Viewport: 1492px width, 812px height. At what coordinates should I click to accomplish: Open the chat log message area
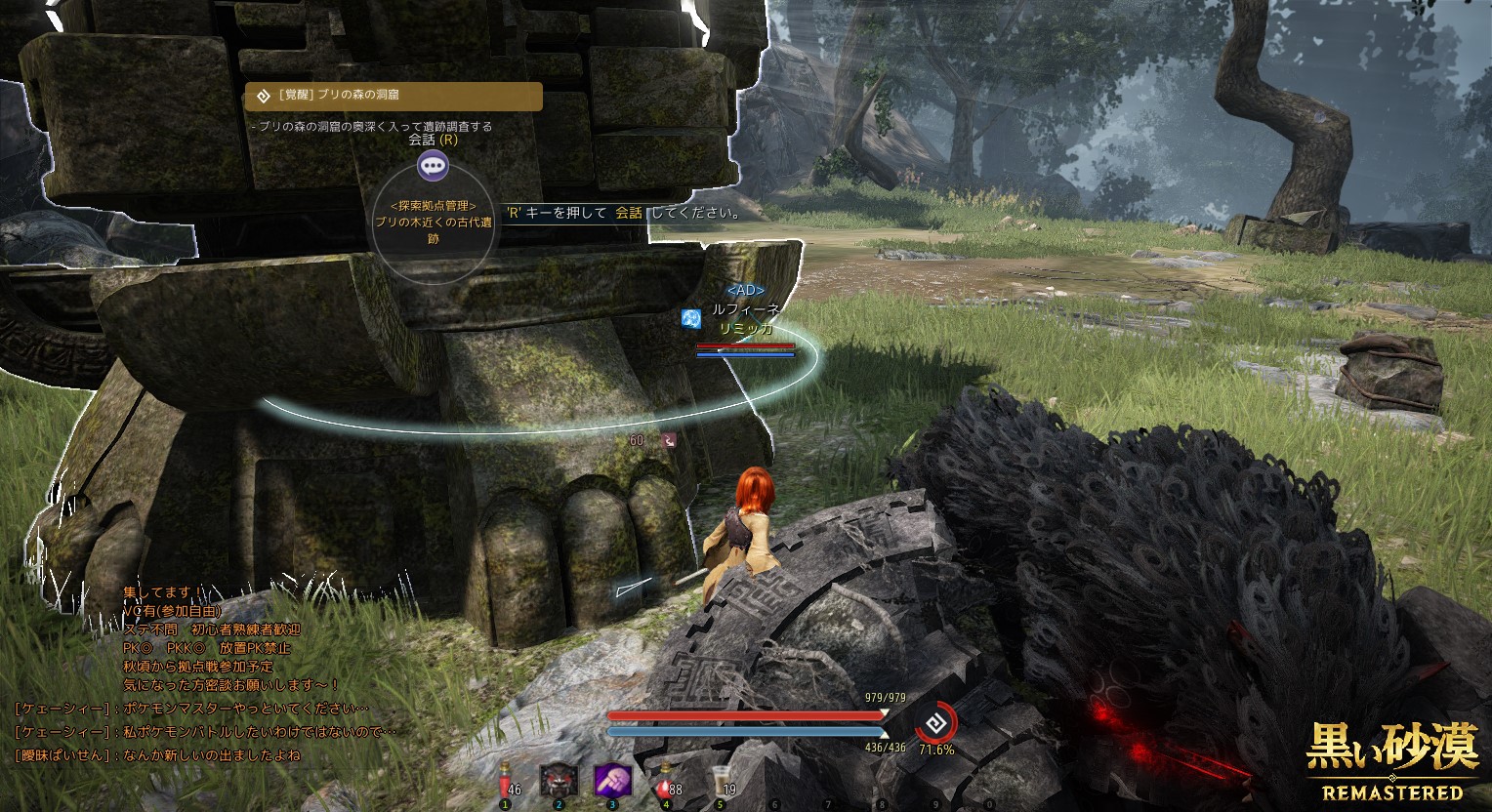pyautogui.click(x=210, y=673)
